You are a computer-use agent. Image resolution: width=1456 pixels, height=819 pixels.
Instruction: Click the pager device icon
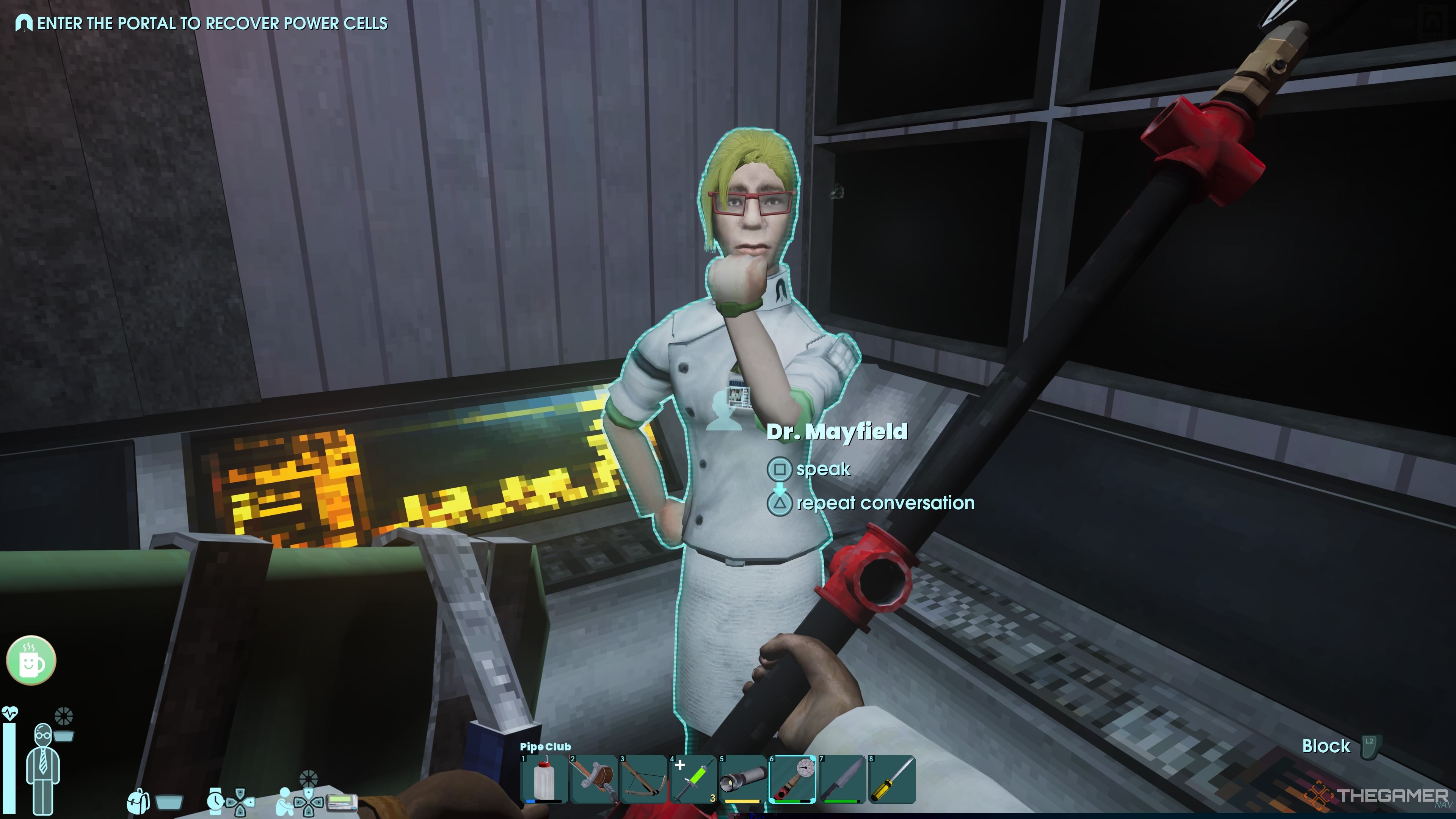[342, 801]
